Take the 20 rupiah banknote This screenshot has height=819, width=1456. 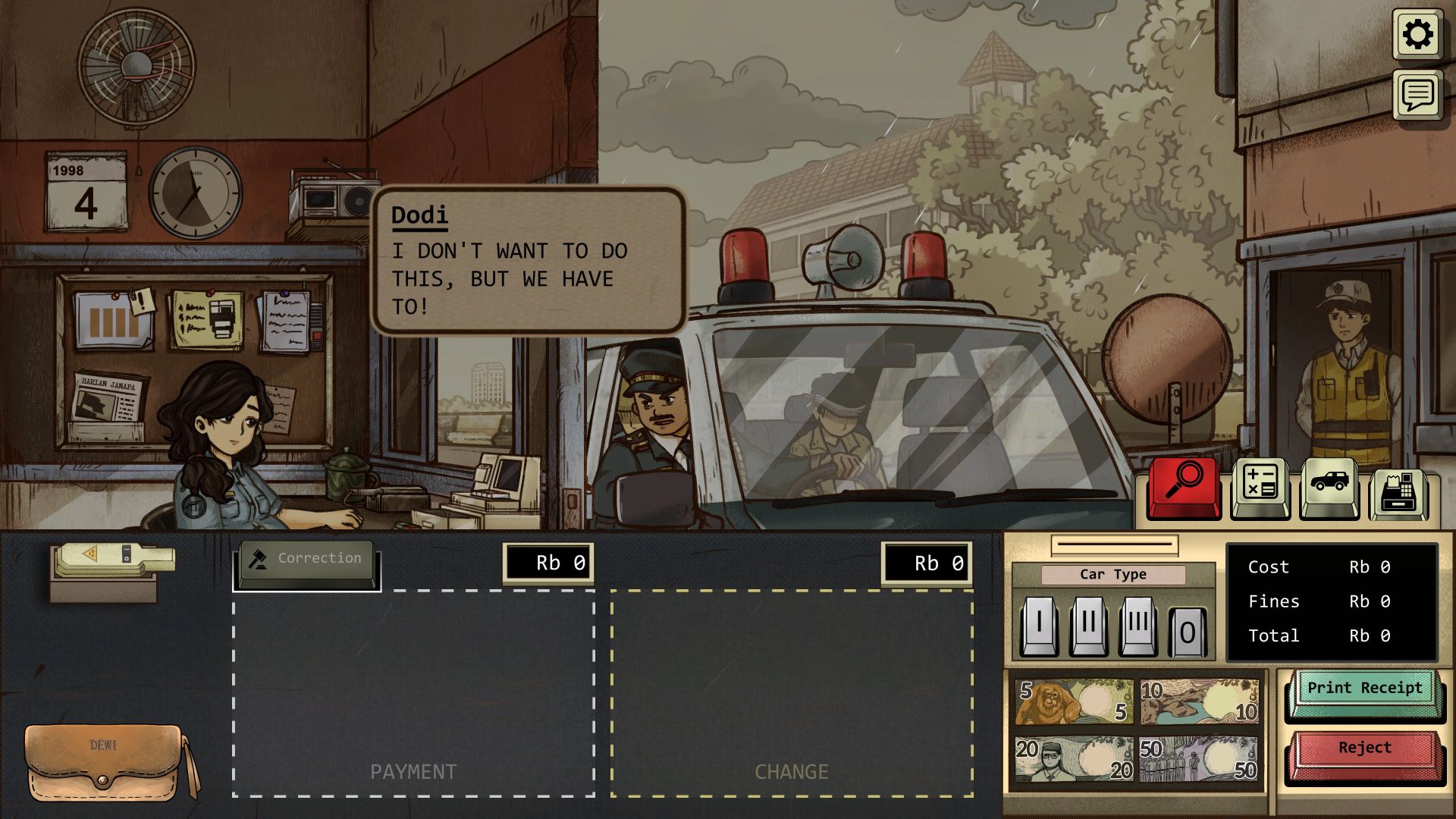tap(1074, 758)
